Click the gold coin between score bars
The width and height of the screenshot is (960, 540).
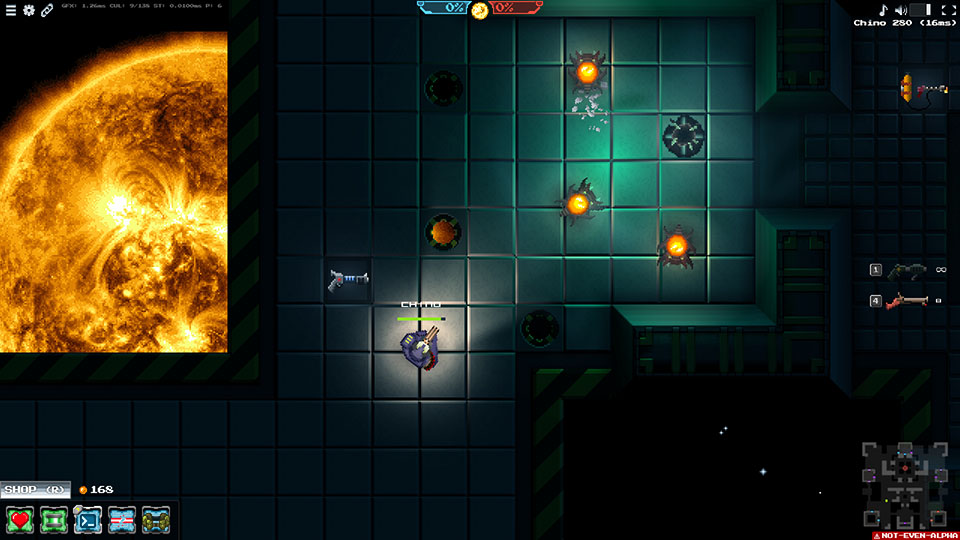480,10
